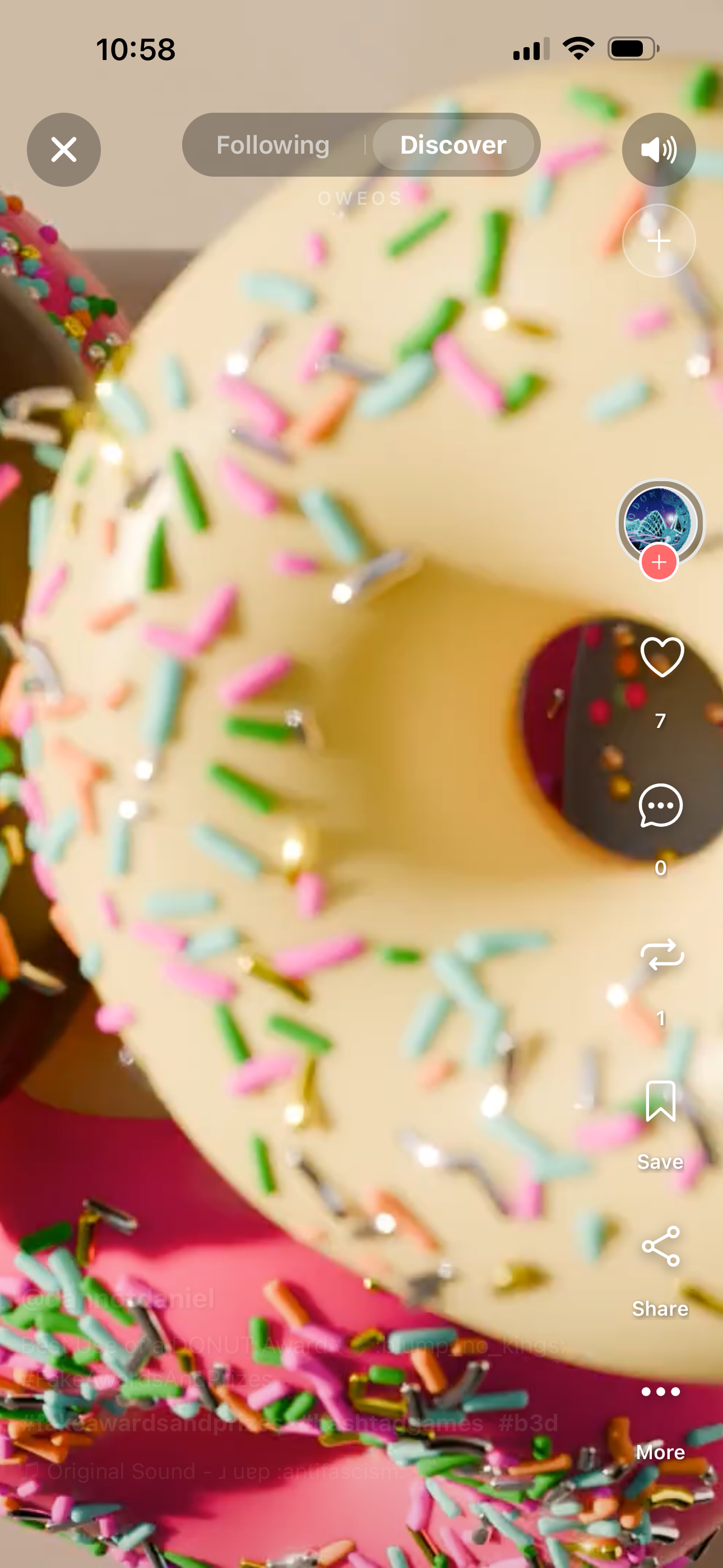The image size is (723, 1568).
Task: Switch to the Following tab
Action: 274,145
